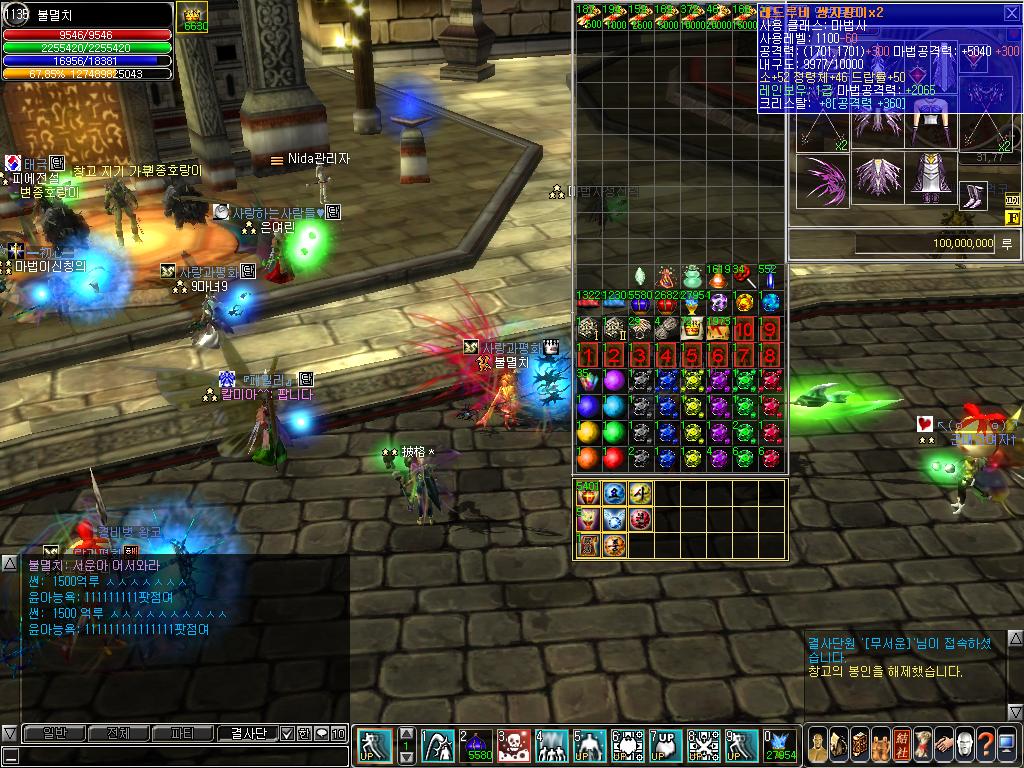The height and width of the screenshot is (768, 1024).
Task: Click the chat text input box
Action: pyautogui.click(x=175, y=754)
